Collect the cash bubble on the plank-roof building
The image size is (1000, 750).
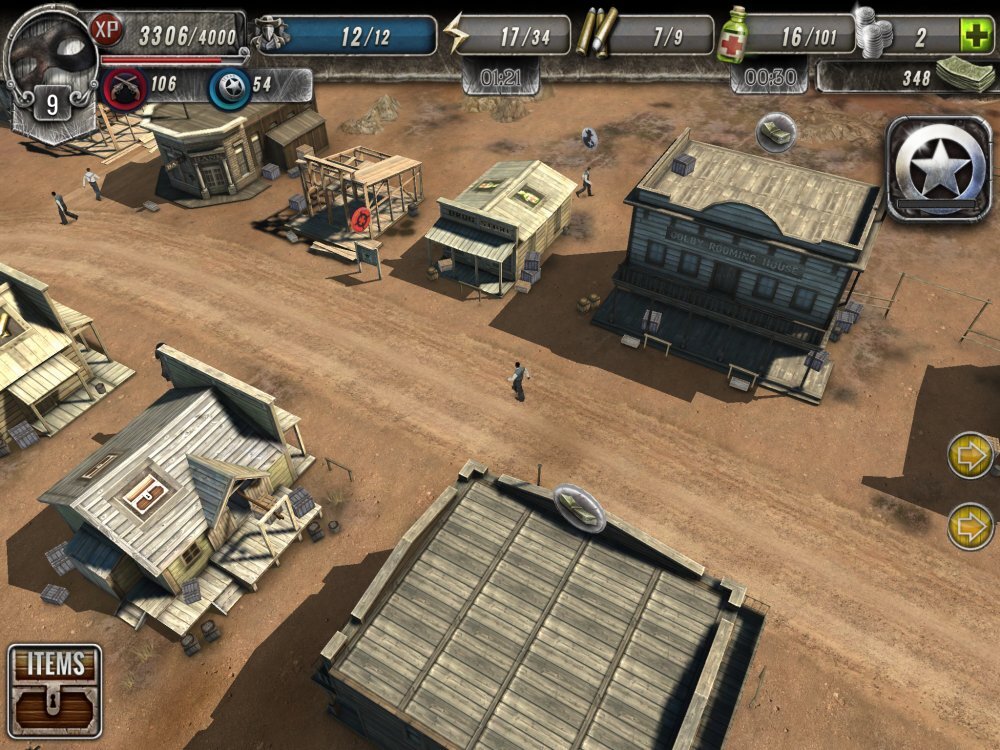pyautogui.click(x=581, y=507)
